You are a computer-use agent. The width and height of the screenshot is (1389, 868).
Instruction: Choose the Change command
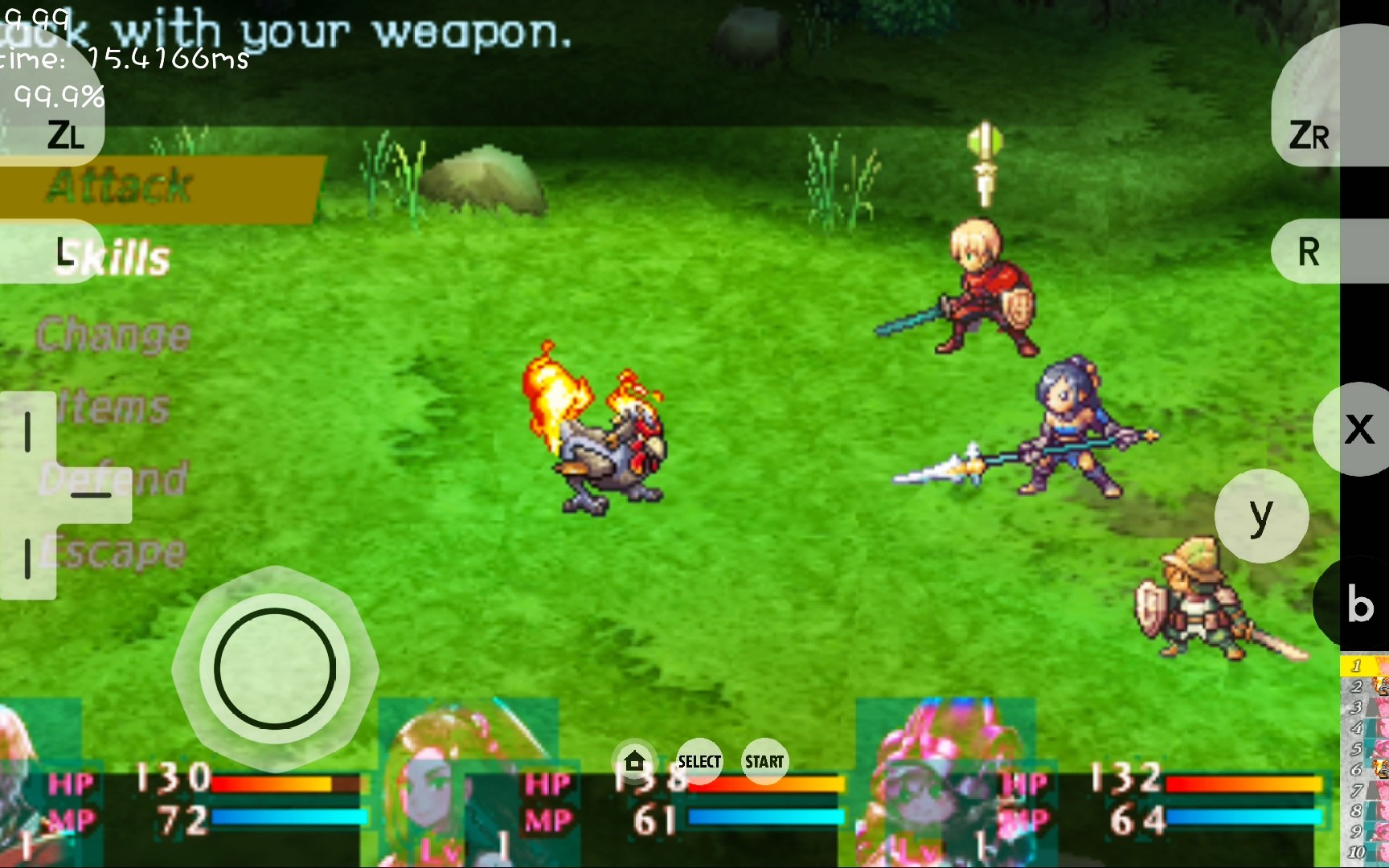pyautogui.click(x=113, y=334)
